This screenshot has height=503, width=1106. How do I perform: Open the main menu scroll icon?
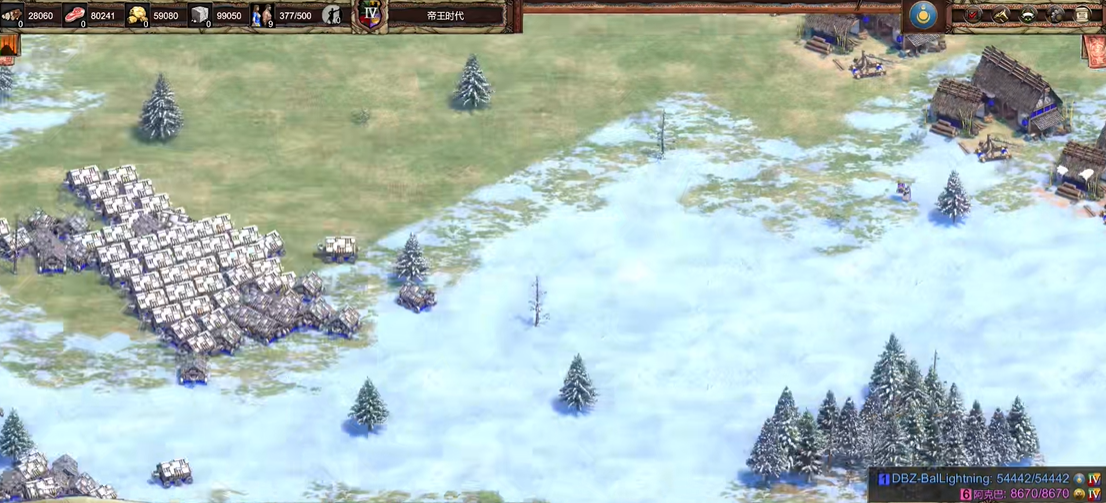click(1082, 15)
